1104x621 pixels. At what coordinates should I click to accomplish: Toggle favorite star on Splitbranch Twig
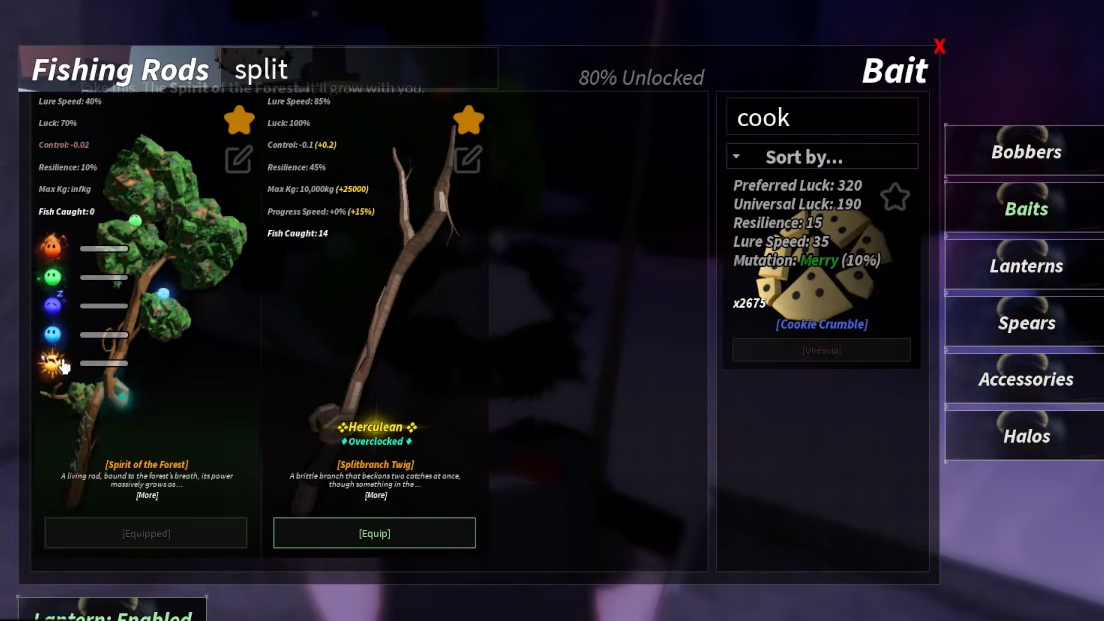[x=468, y=121]
